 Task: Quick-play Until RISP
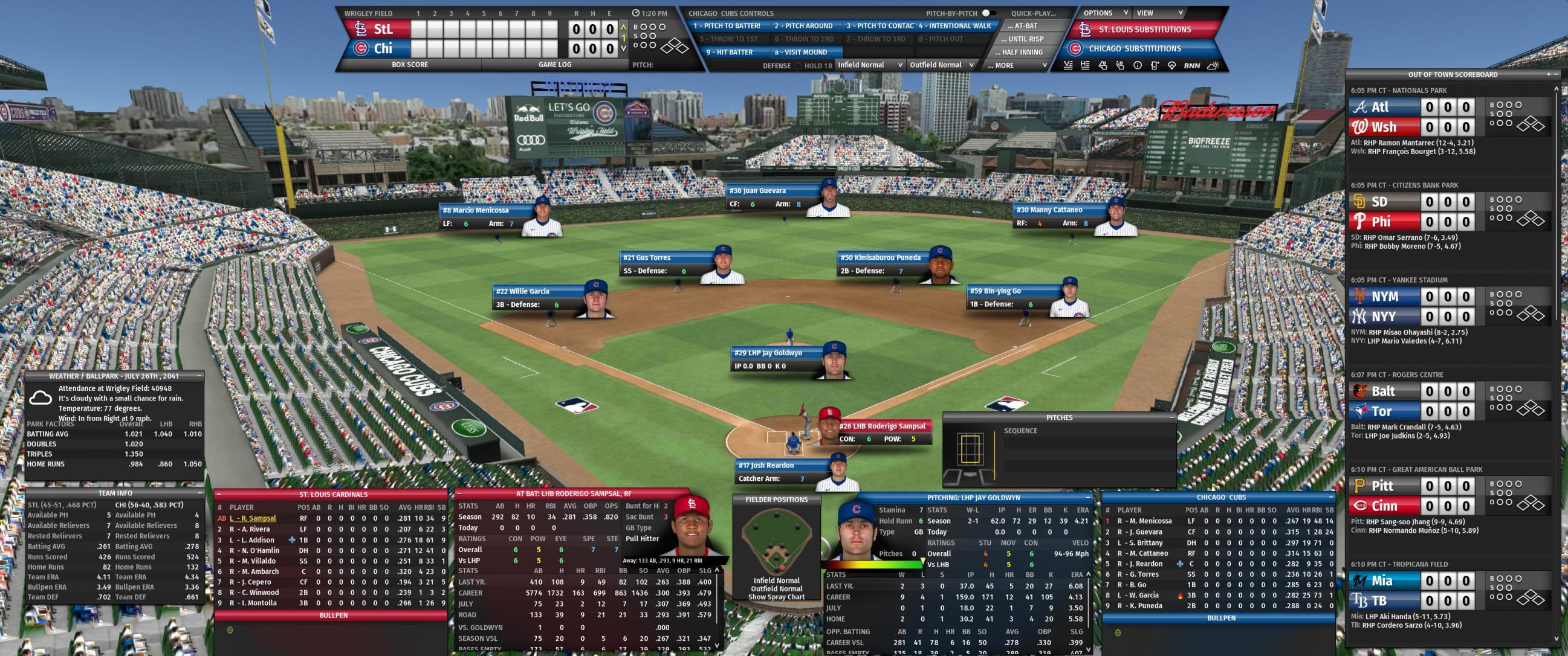1026,39
